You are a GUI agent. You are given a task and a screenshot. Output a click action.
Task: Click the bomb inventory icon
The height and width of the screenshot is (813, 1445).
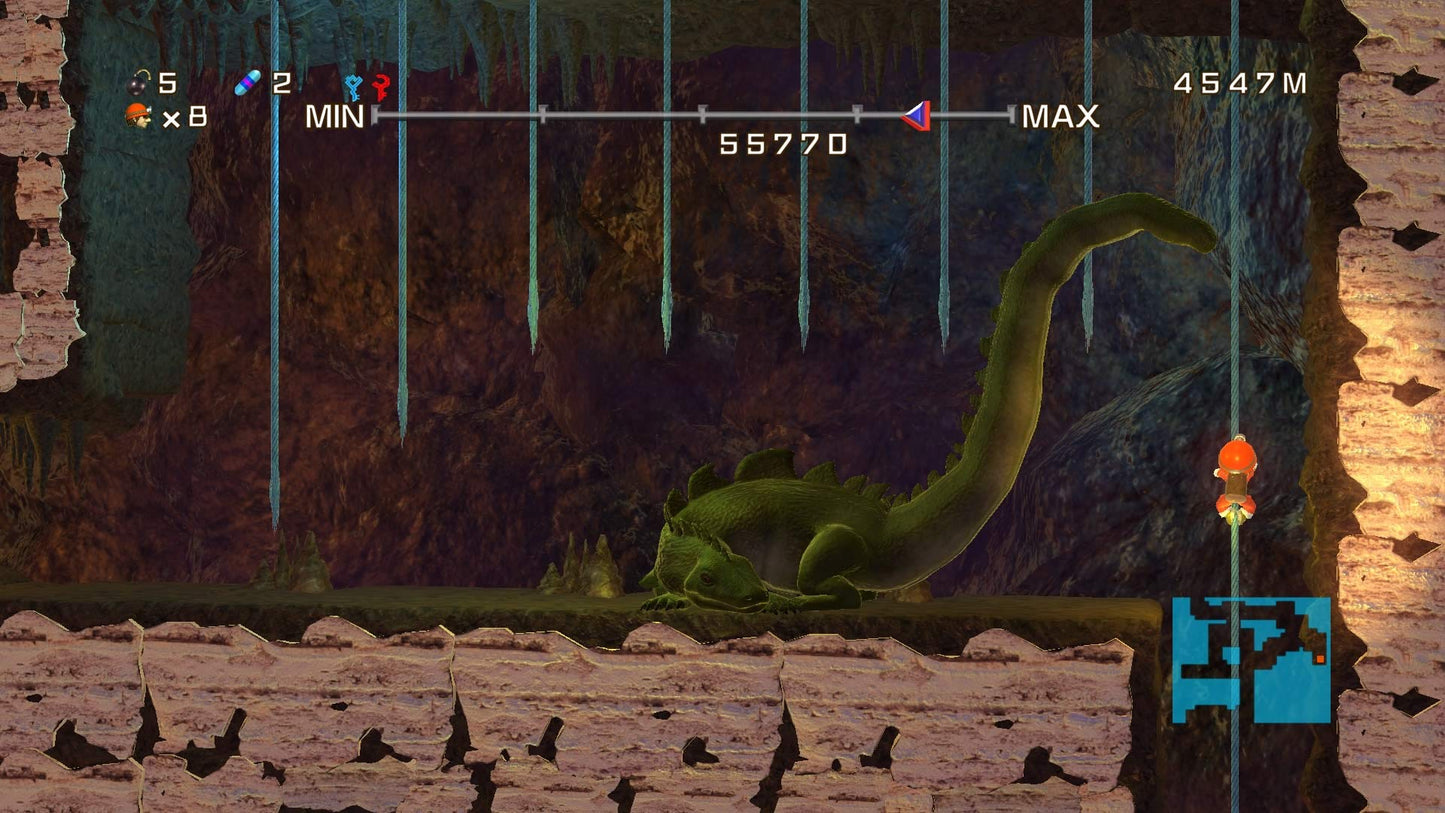(x=137, y=83)
